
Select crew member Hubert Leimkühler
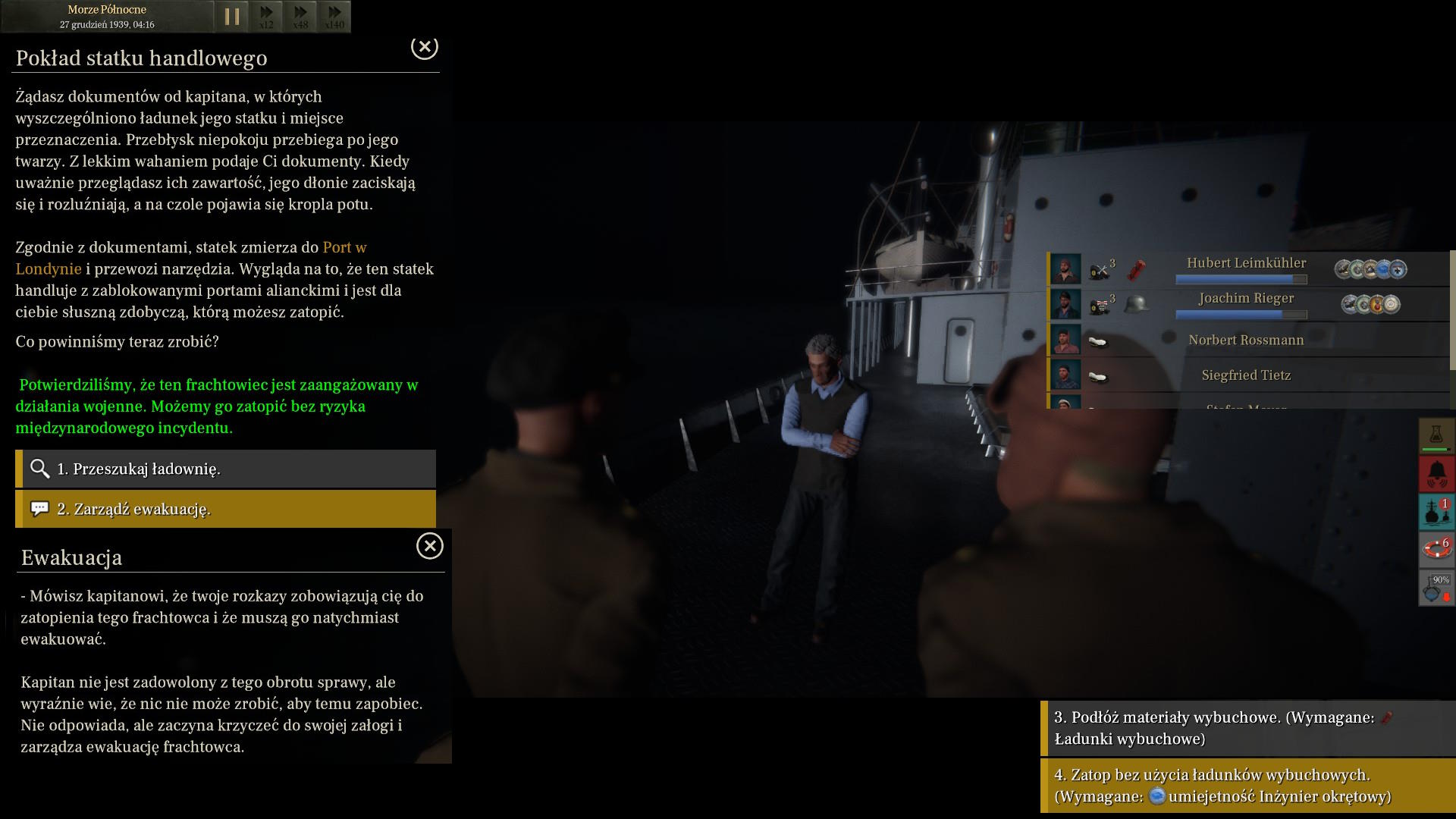point(1246,263)
